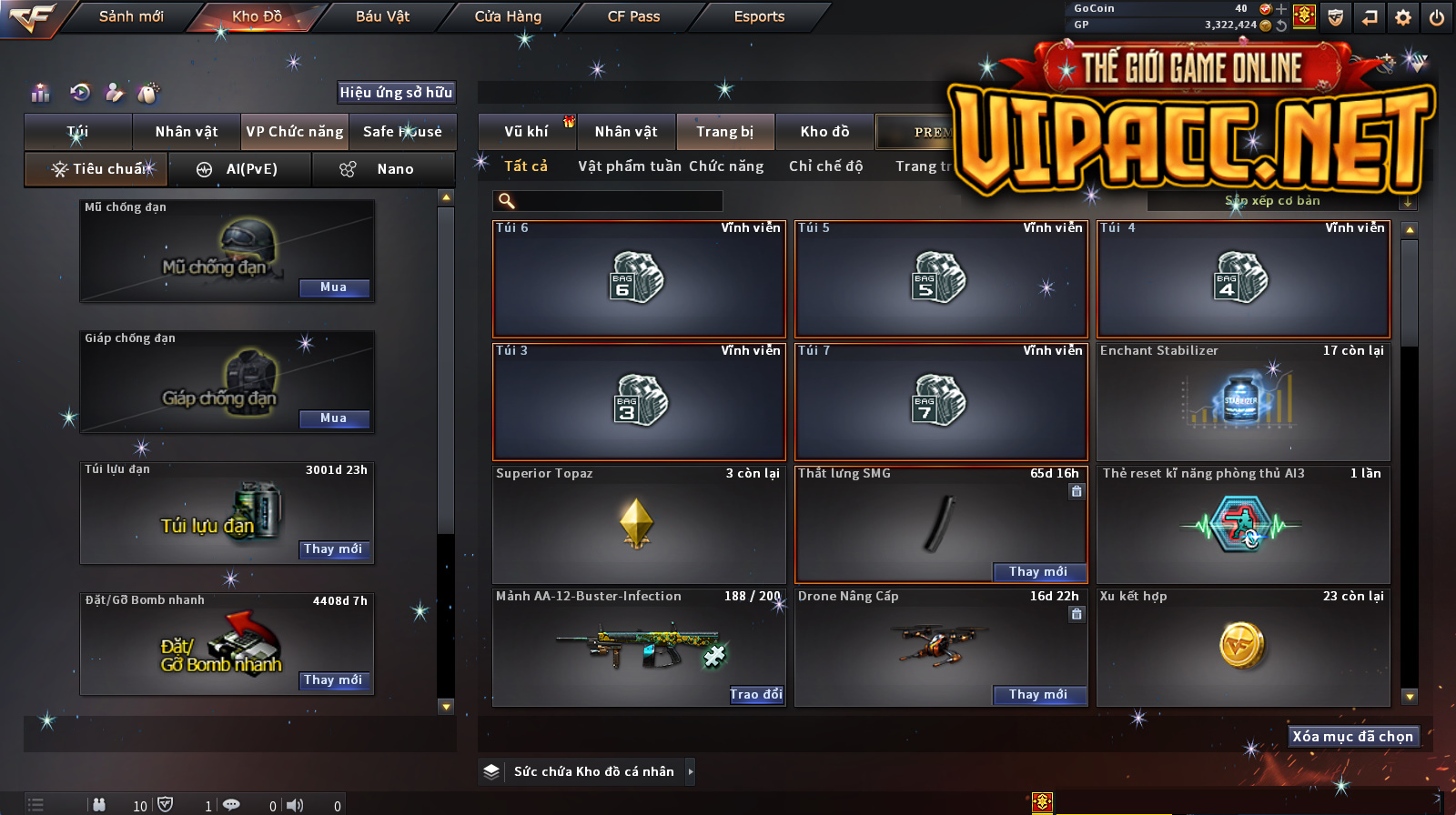Go to the Cửa Hàng shop
The height and width of the screenshot is (815, 1456).
click(x=508, y=16)
